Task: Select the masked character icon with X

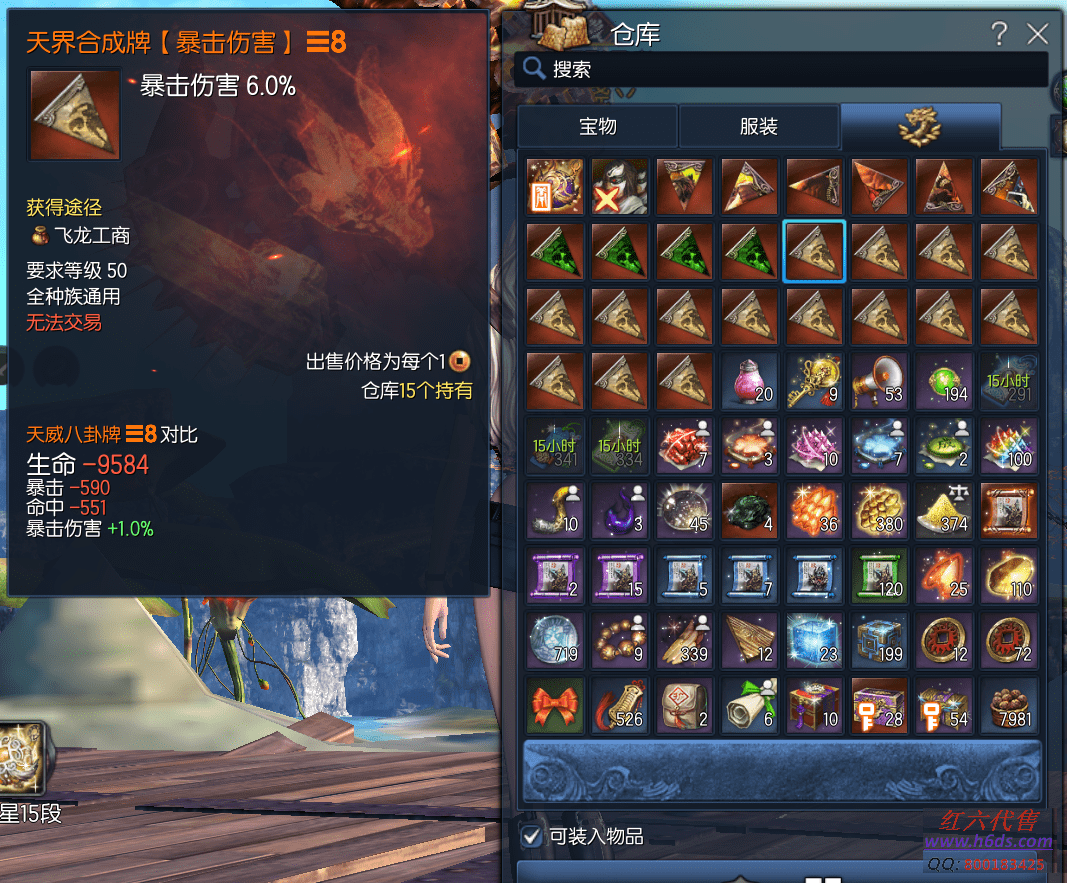Action: 620,187
